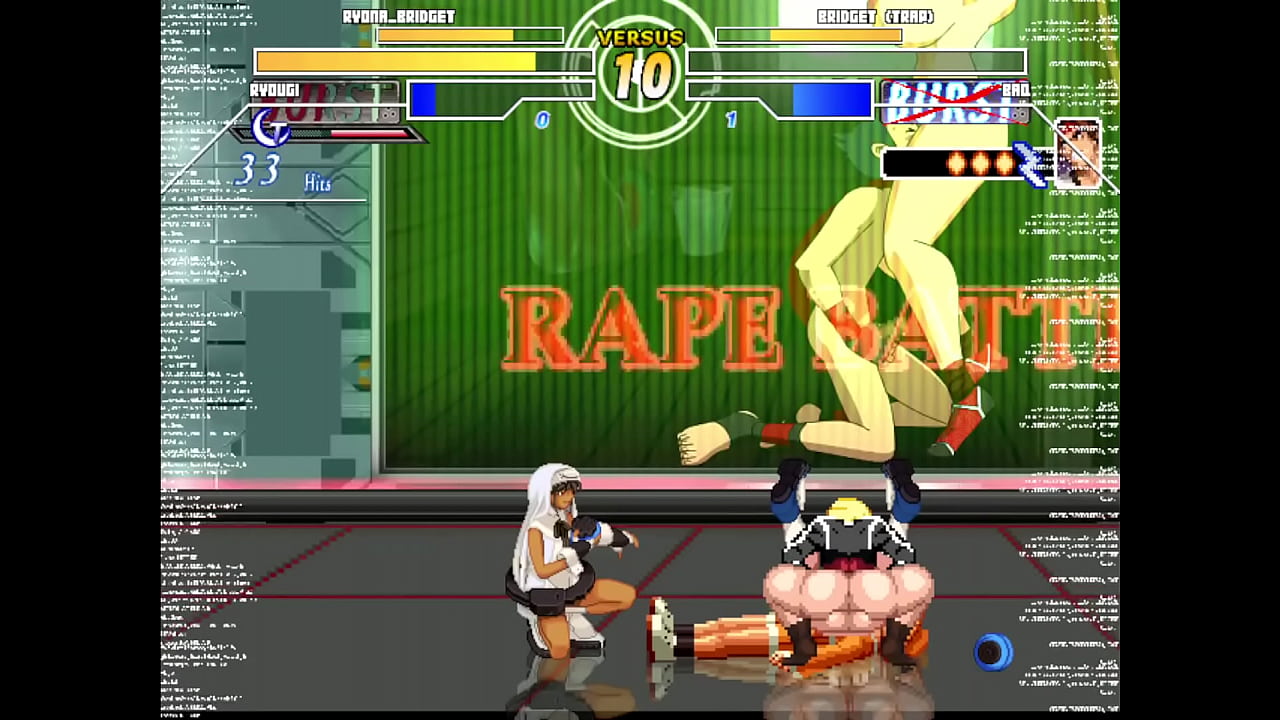Click the BRIDGET (TRAP) name label
1280x720 pixels.
[x=875, y=17]
